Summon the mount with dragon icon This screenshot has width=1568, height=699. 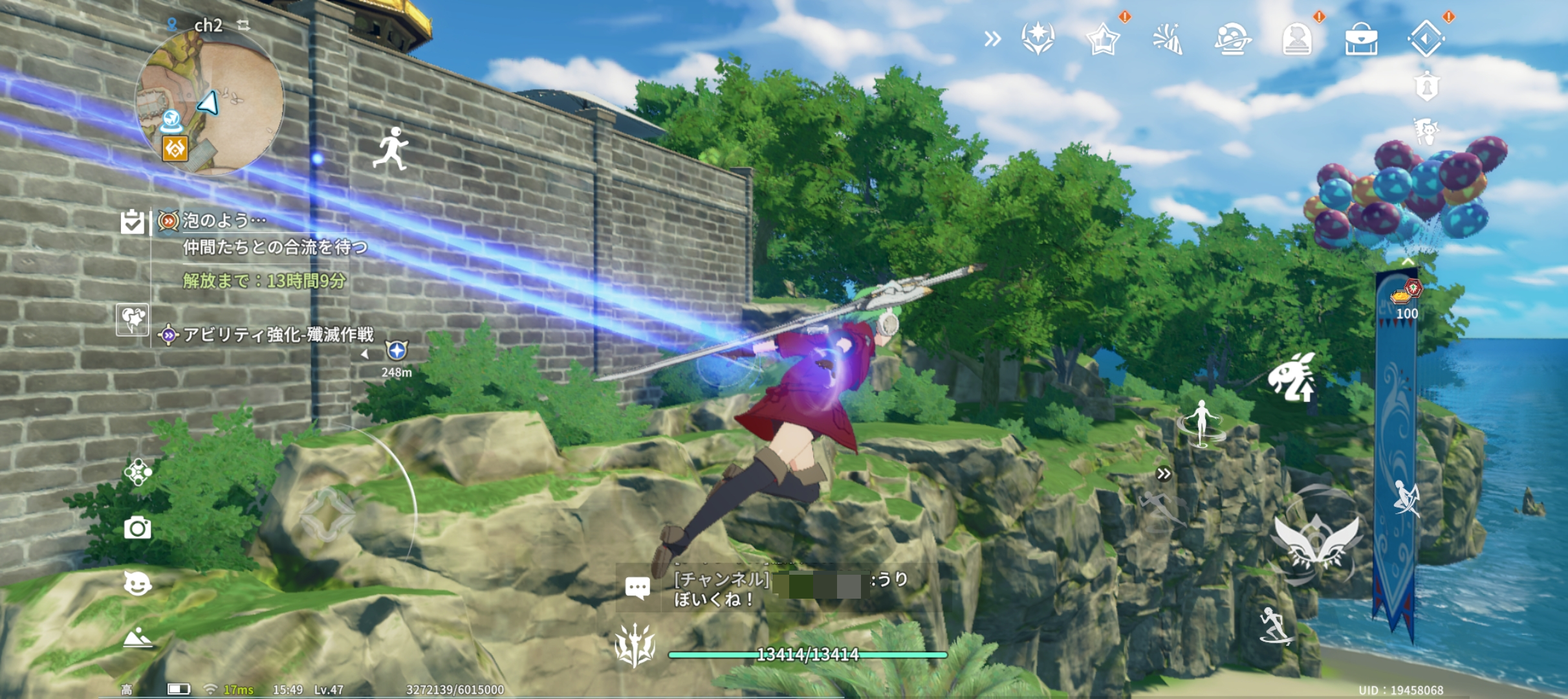coord(1291,377)
